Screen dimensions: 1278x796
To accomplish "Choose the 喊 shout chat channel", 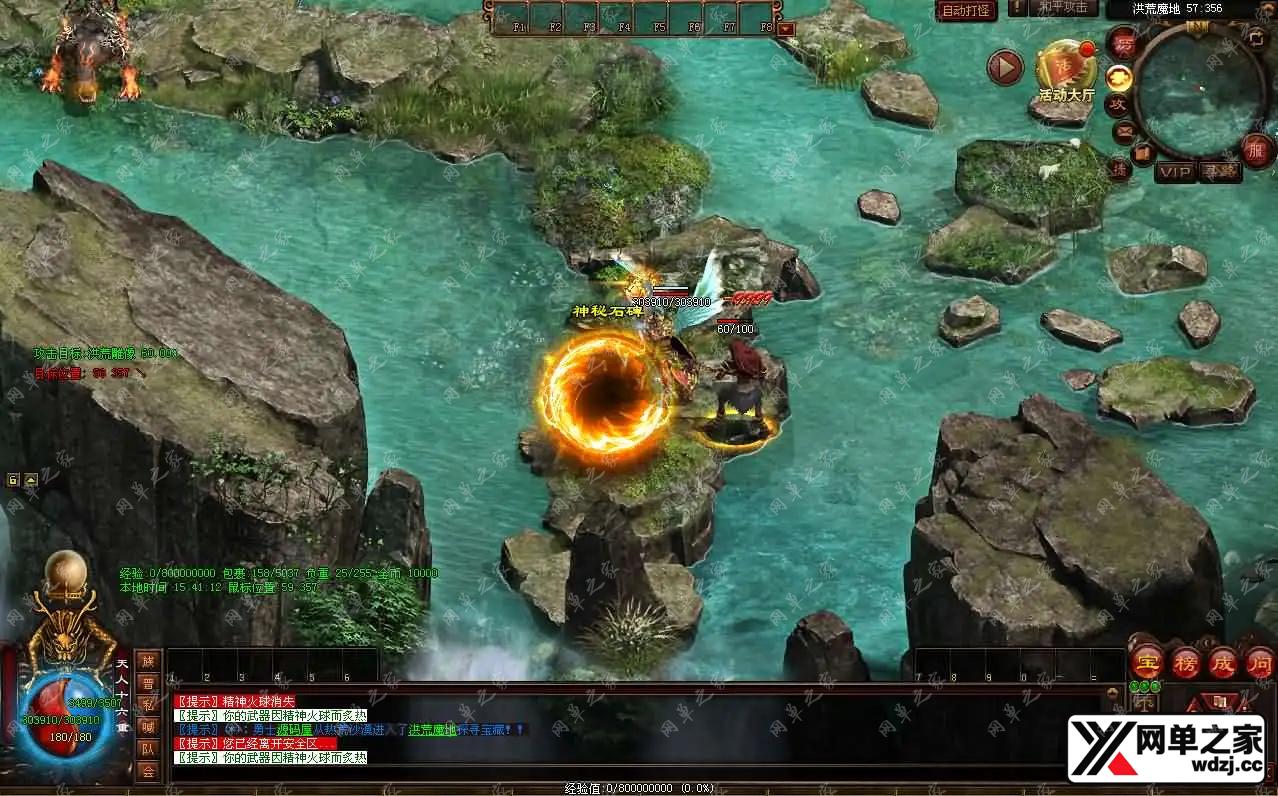I will click(148, 727).
